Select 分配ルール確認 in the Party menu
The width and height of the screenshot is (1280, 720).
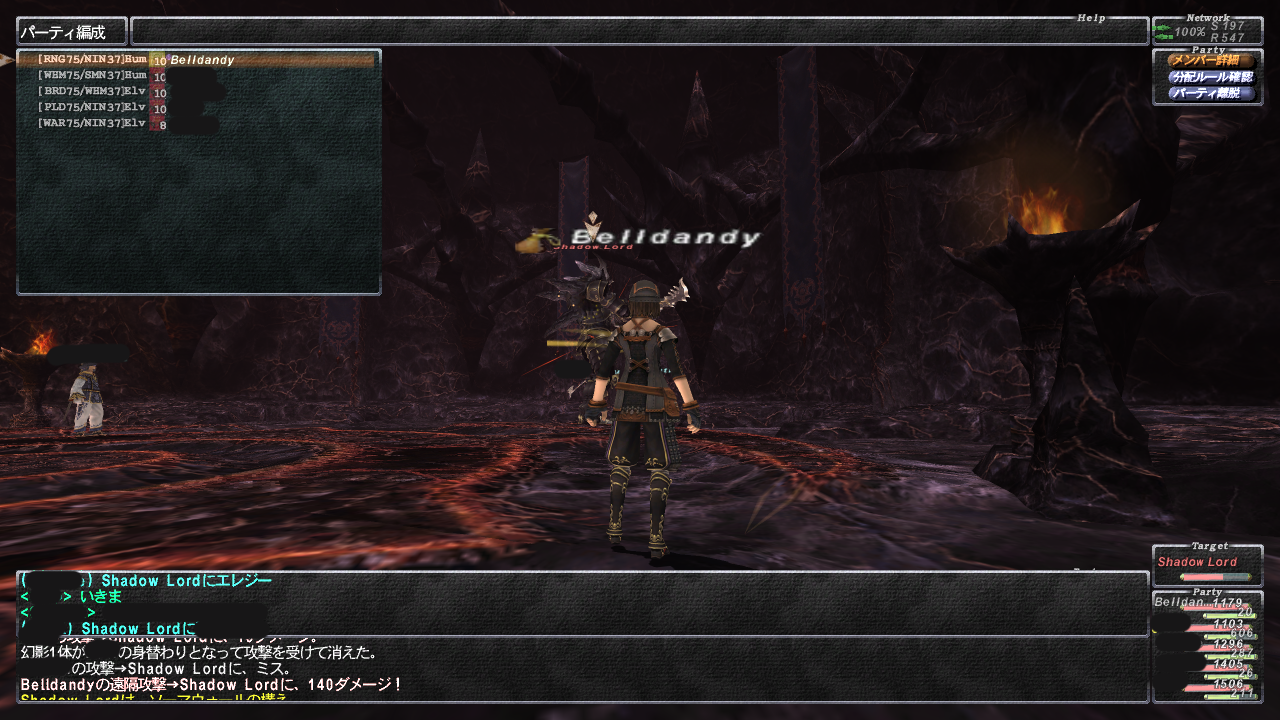tap(1210, 77)
